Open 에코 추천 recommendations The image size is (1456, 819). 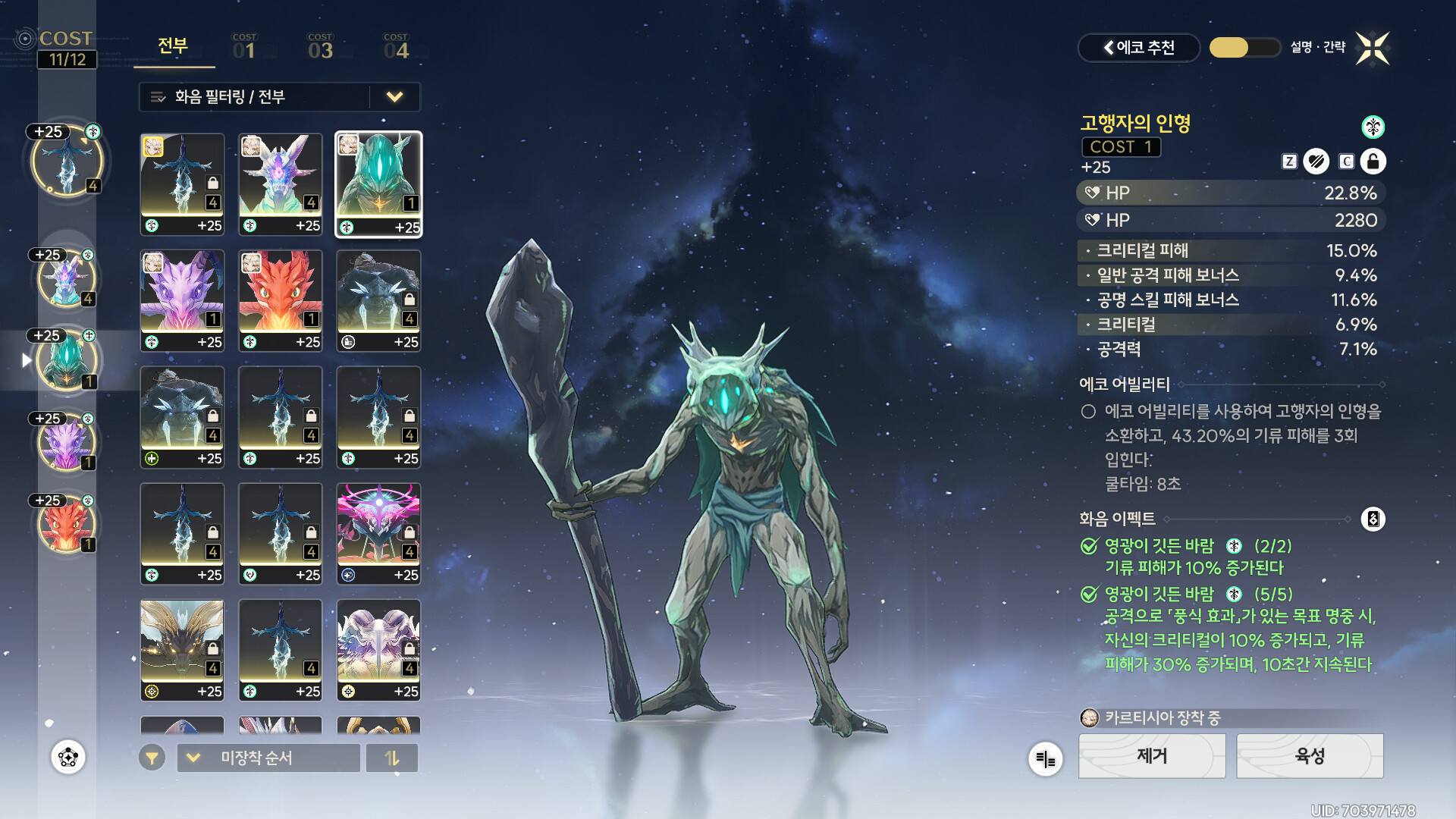coord(1138,48)
